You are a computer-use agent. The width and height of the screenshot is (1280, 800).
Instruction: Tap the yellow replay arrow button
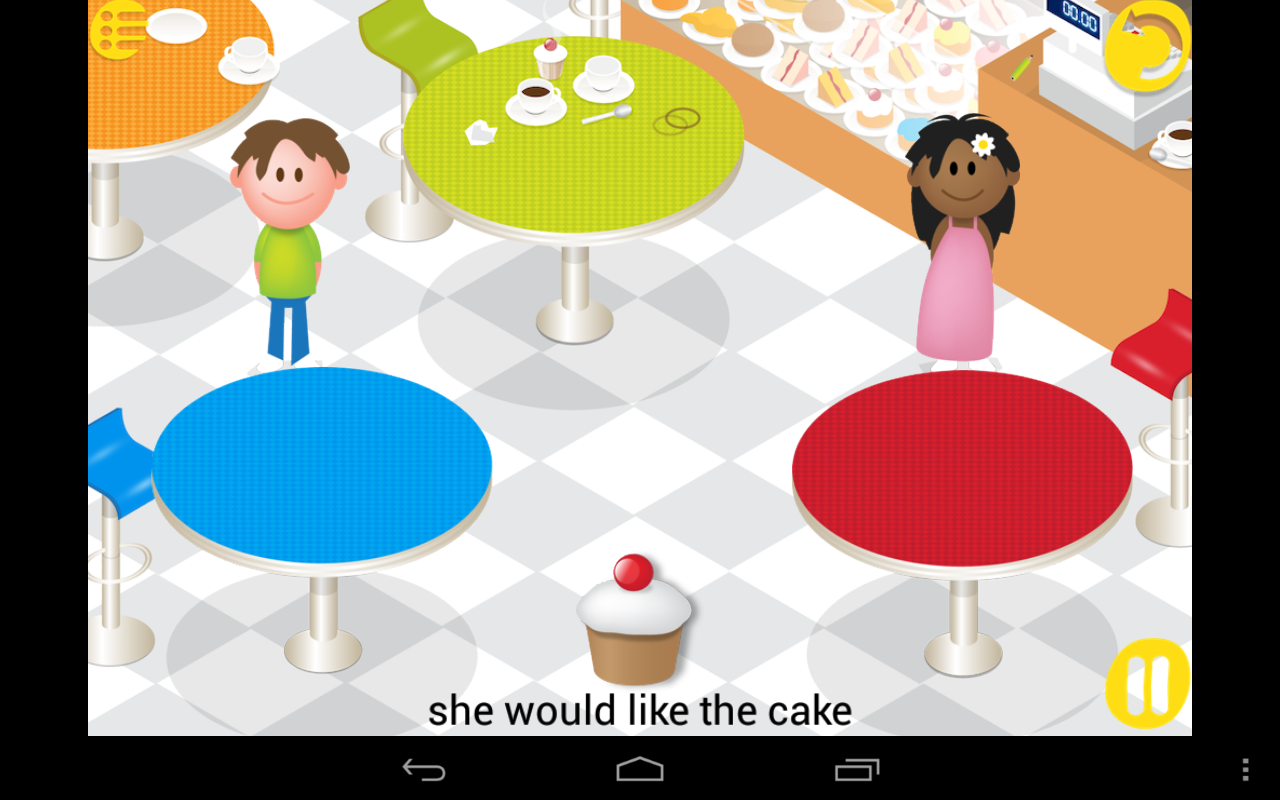click(1148, 48)
